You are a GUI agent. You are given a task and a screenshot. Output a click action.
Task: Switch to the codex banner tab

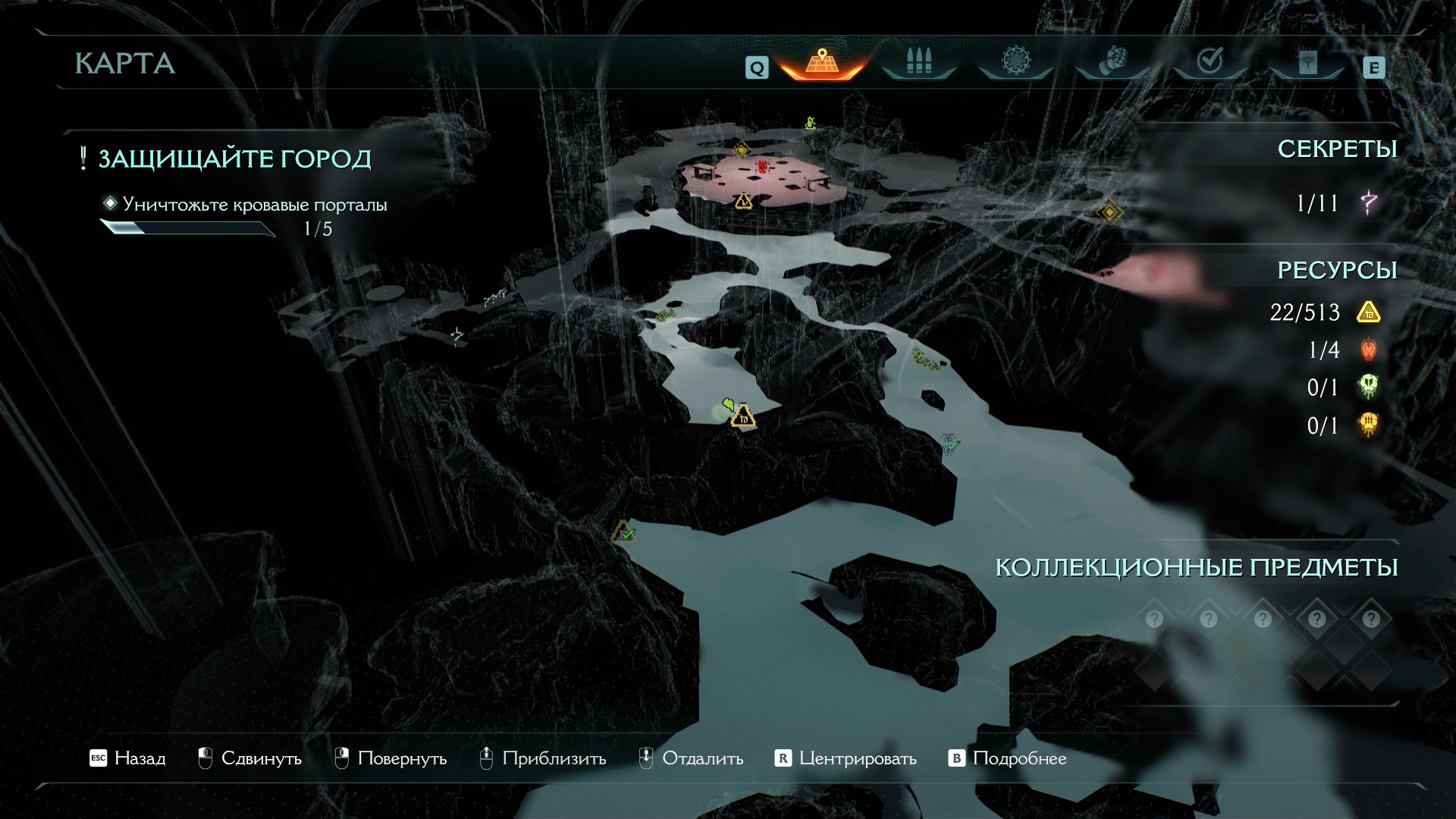tap(1306, 62)
